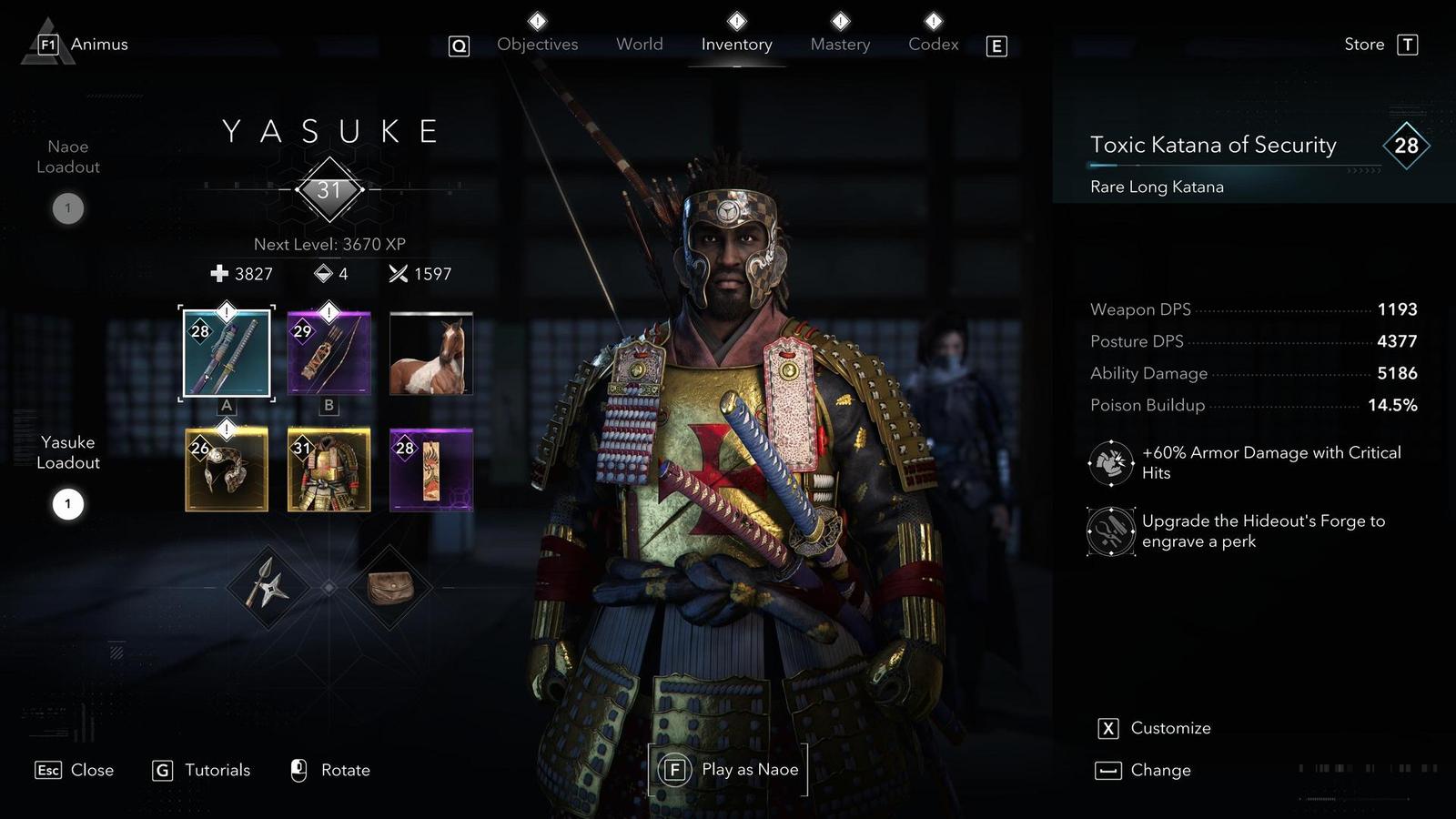Select the equipped katana in weapon slot A
The width and height of the screenshot is (1456, 819).
[x=227, y=354]
